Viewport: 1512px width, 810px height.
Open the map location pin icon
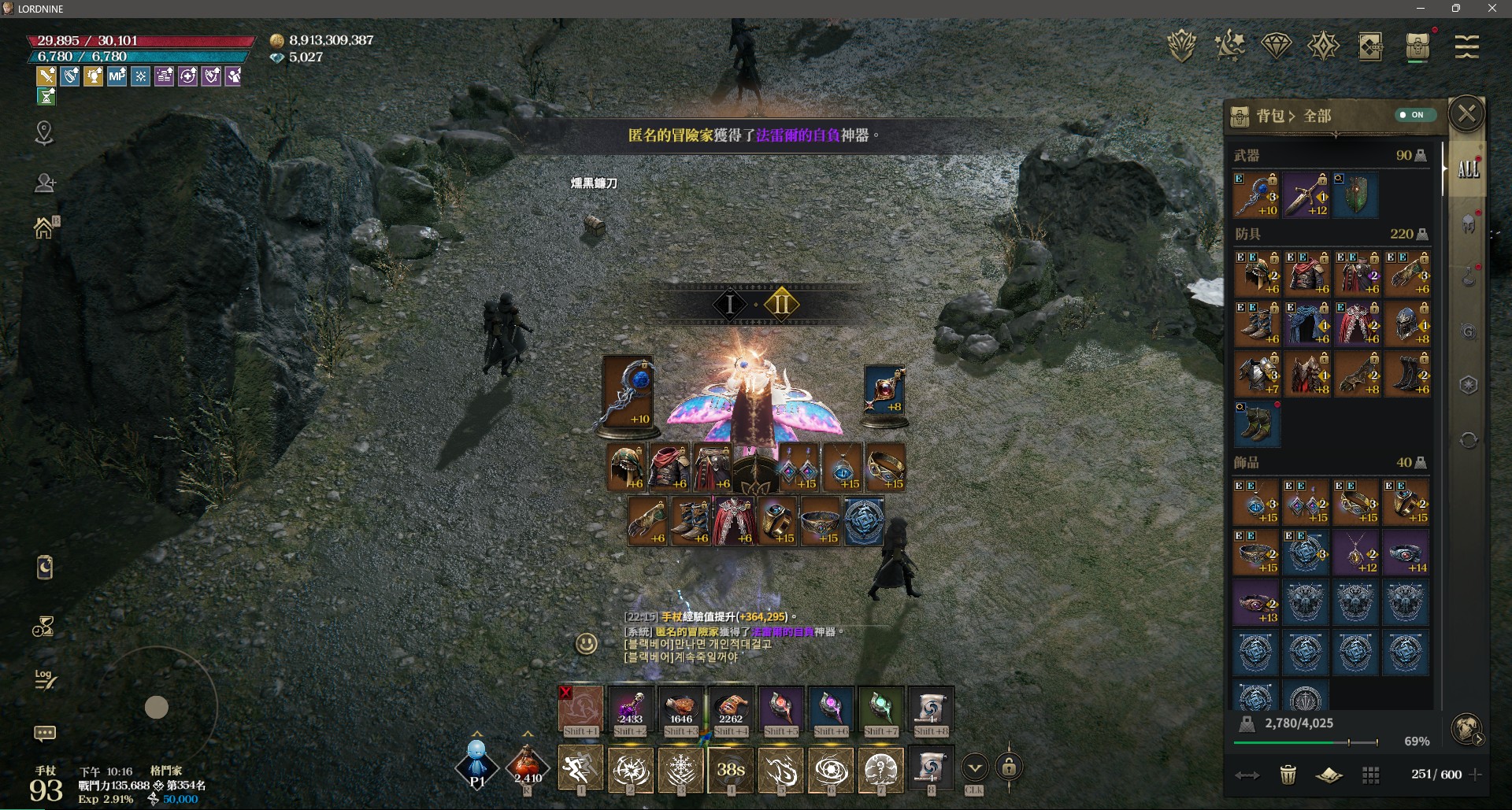click(x=44, y=133)
